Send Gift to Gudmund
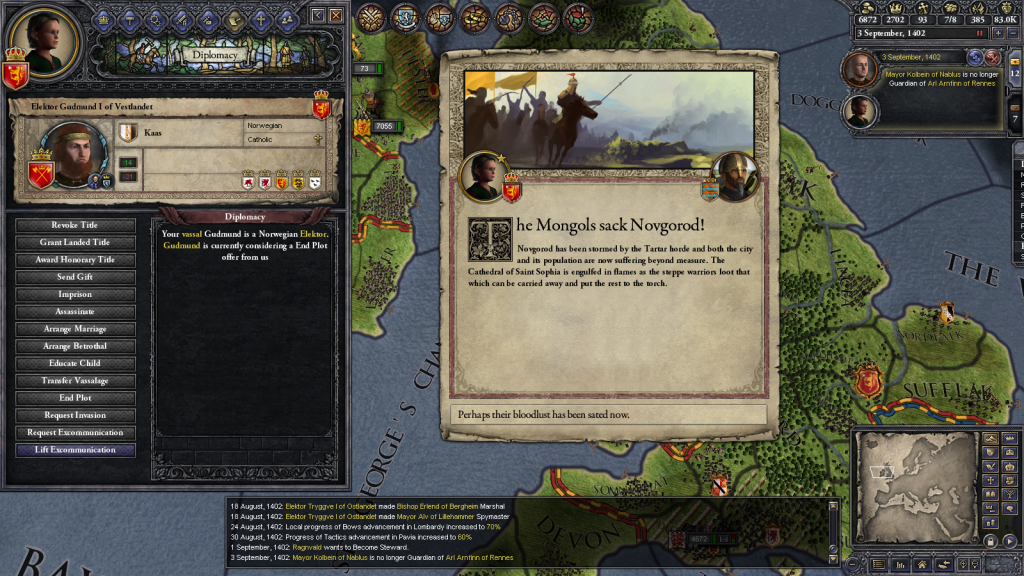Screen dimensions: 1024x576 click(75, 277)
